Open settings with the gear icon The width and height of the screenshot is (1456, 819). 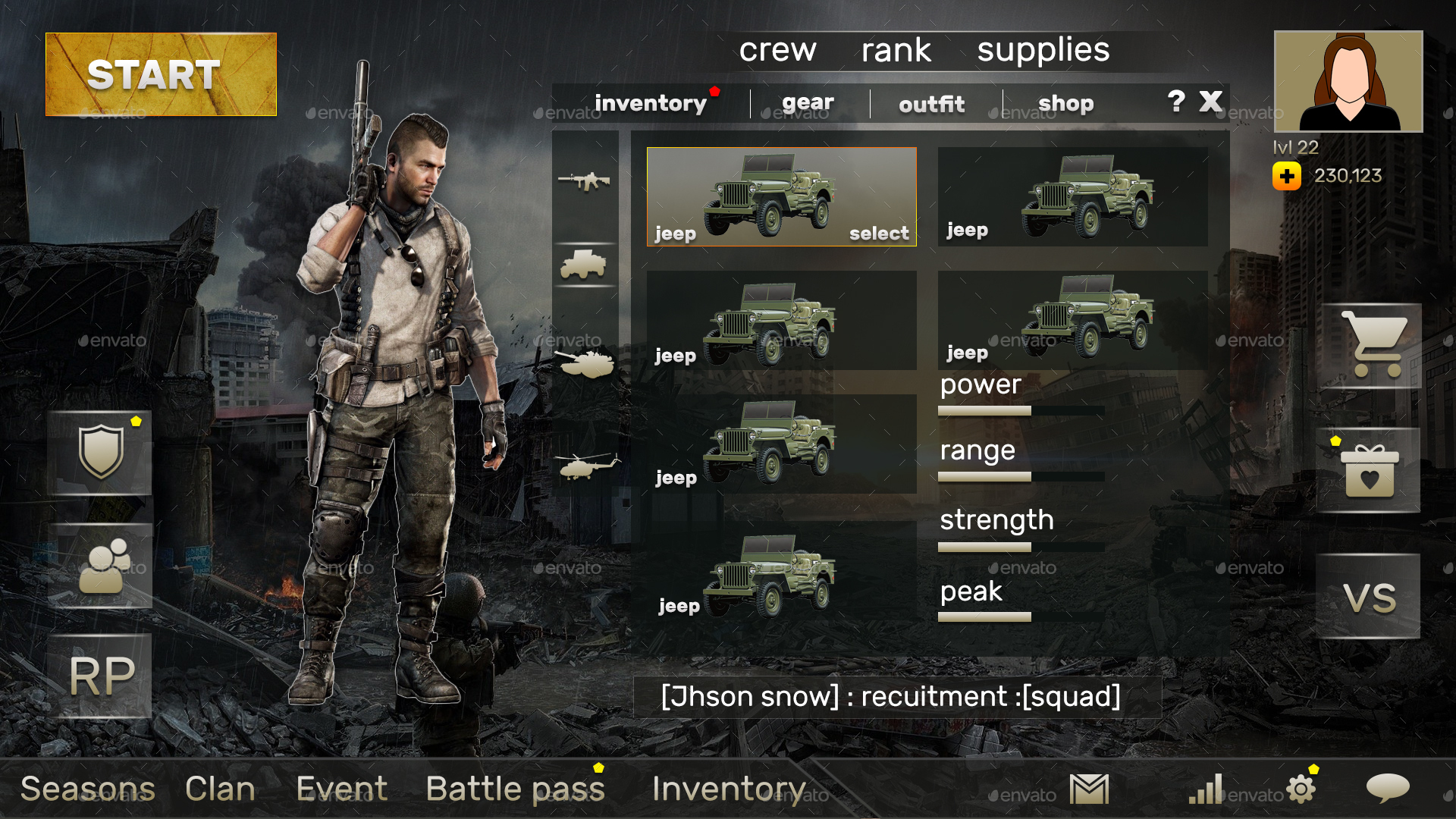pyautogui.click(x=1301, y=789)
